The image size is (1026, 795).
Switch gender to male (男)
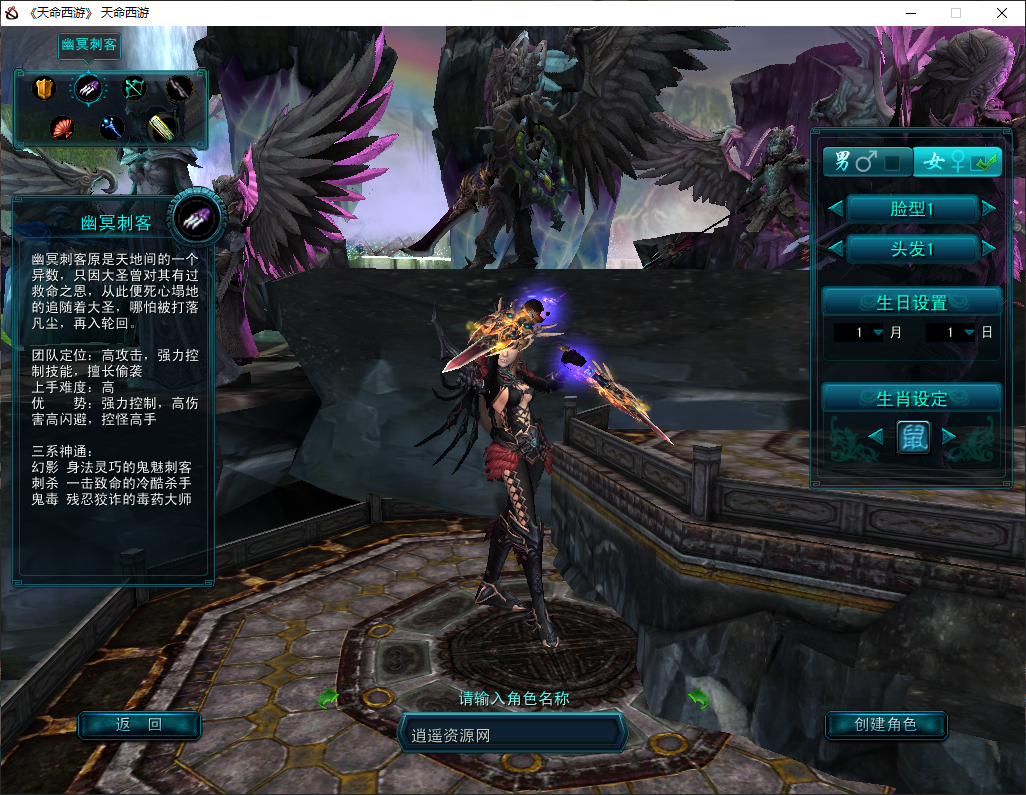click(x=866, y=161)
